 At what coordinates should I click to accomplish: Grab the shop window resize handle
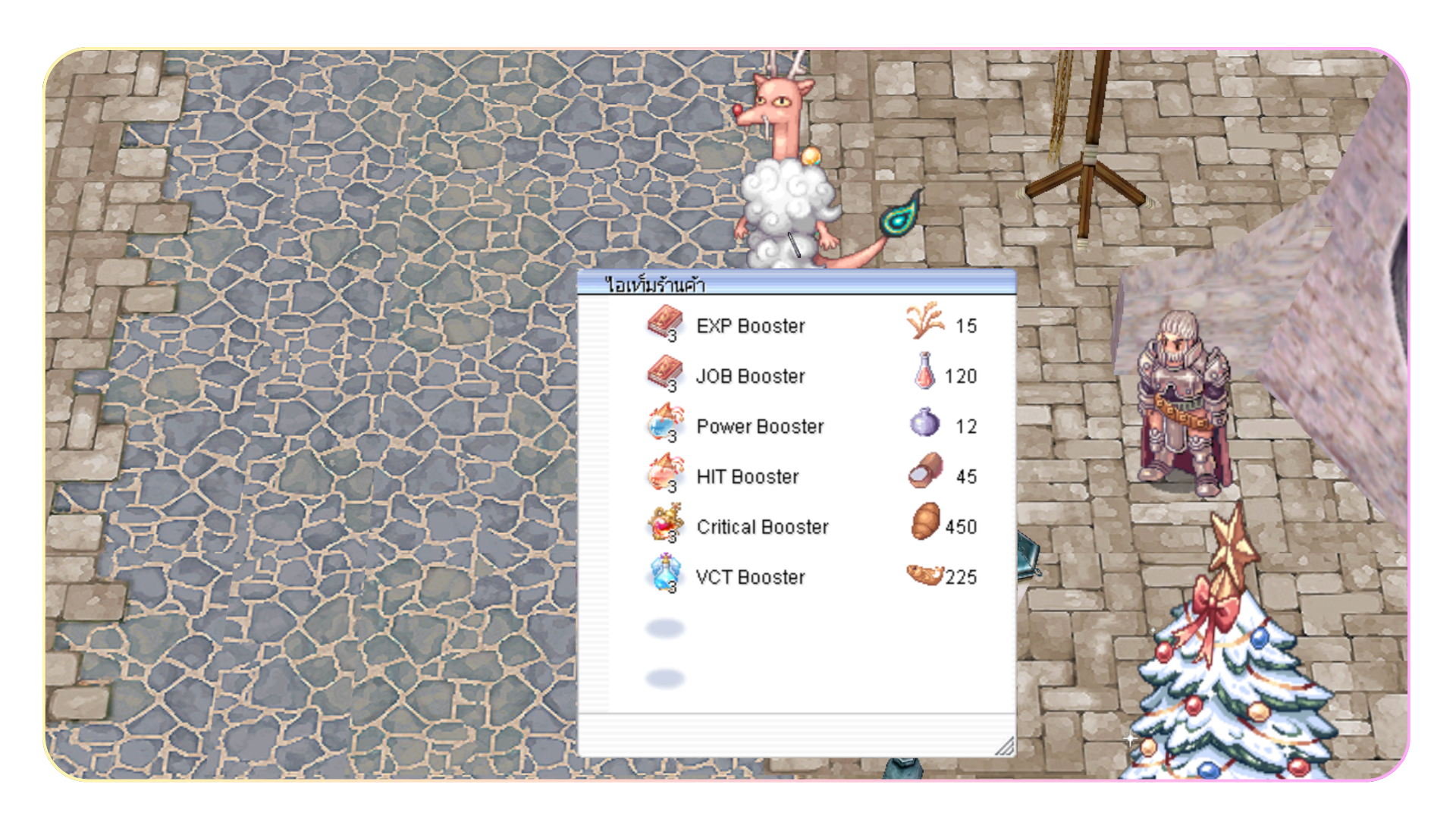(1004, 746)
